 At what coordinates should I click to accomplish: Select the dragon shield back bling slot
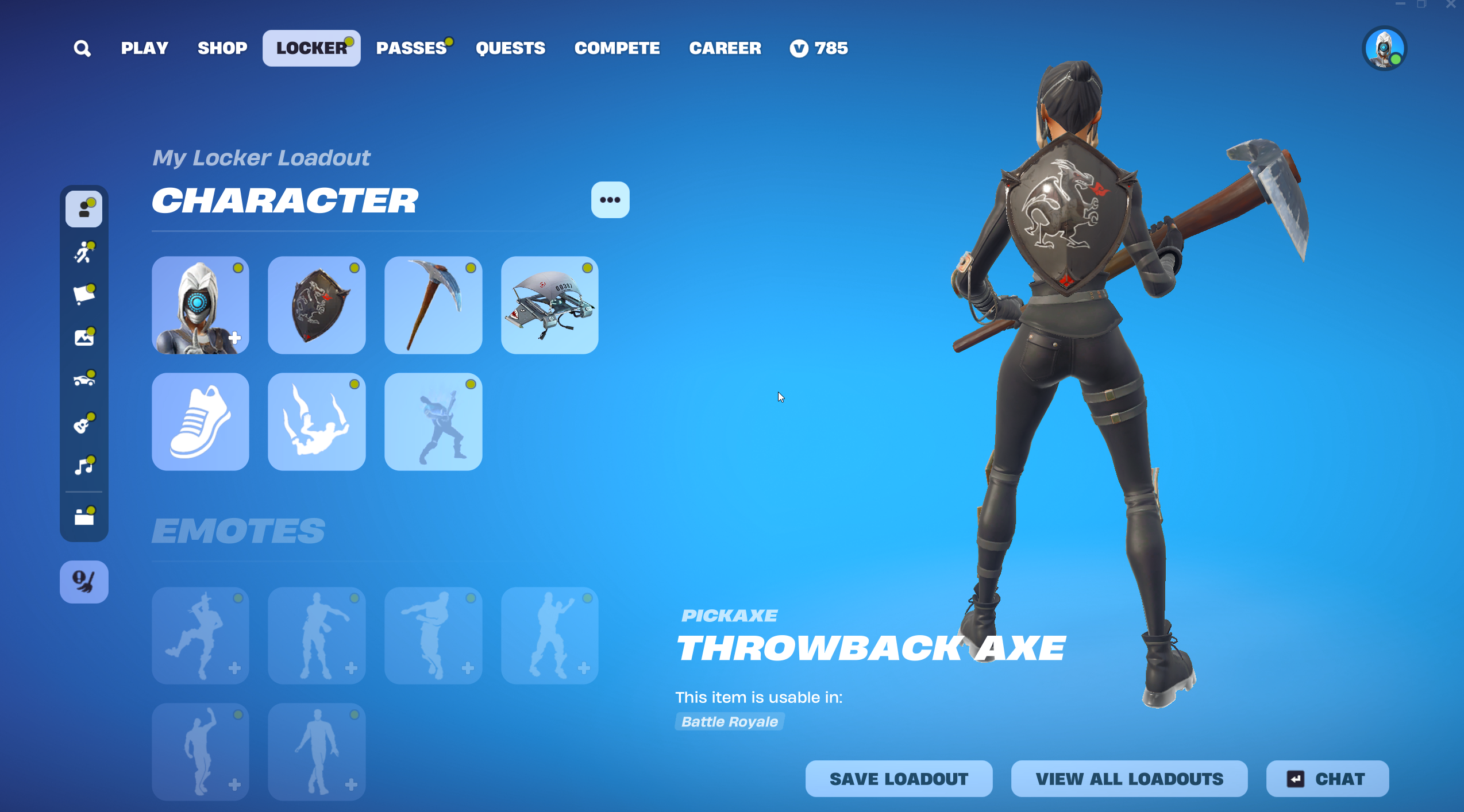(x=317, y=305)
